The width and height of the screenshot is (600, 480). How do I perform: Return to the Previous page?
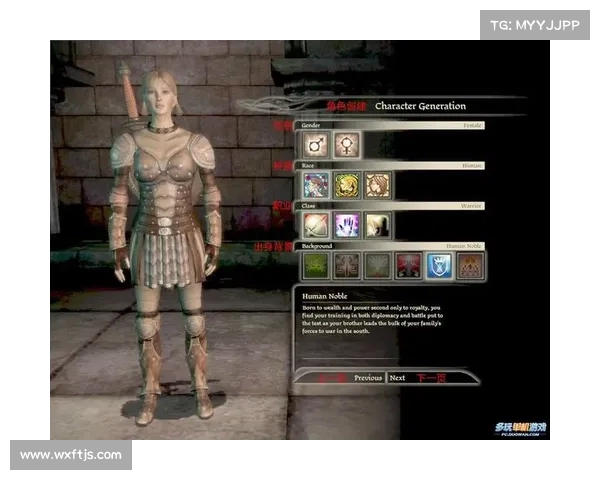click(368, 378)
